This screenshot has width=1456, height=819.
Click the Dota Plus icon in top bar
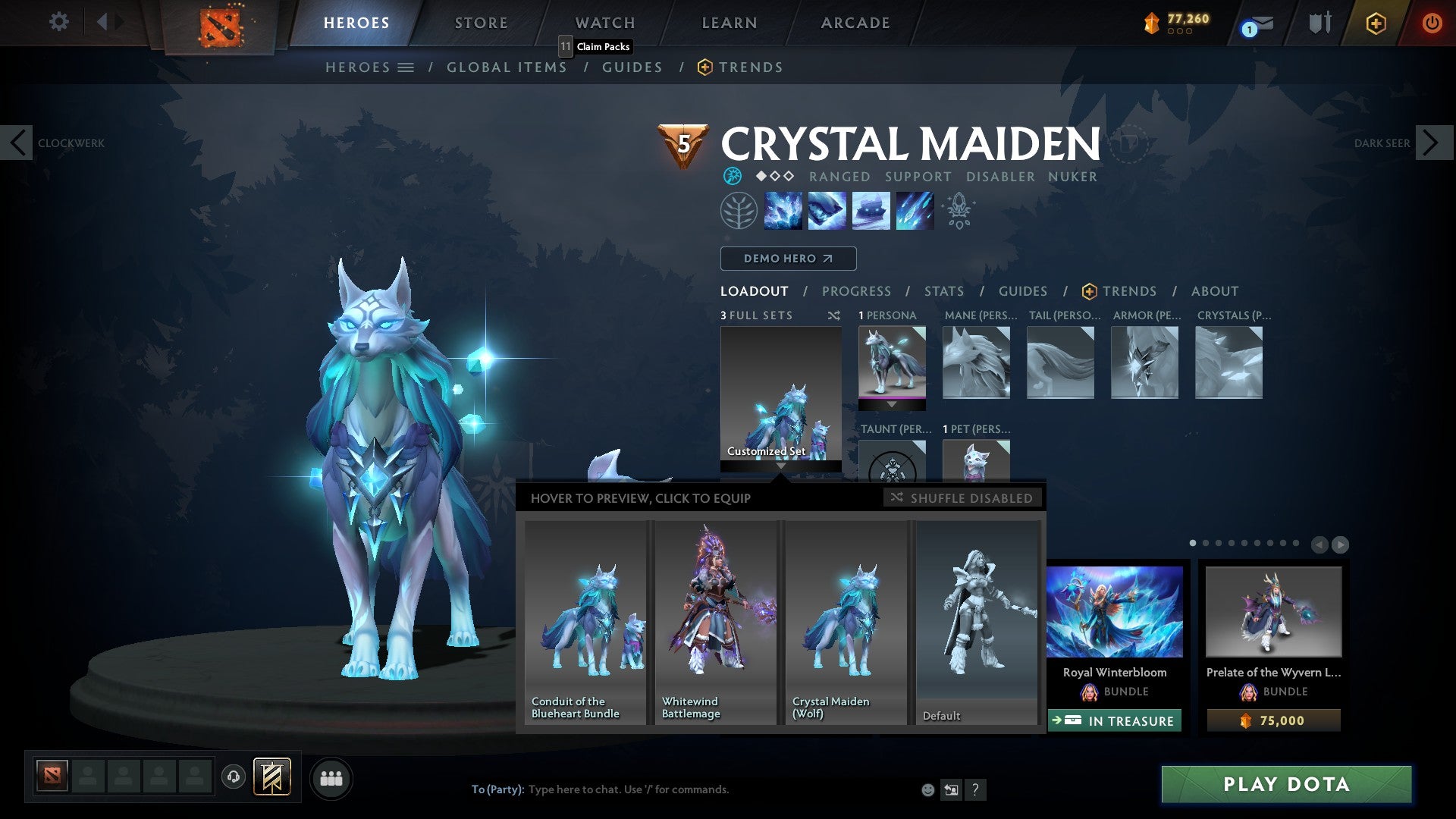[1376, 23]
